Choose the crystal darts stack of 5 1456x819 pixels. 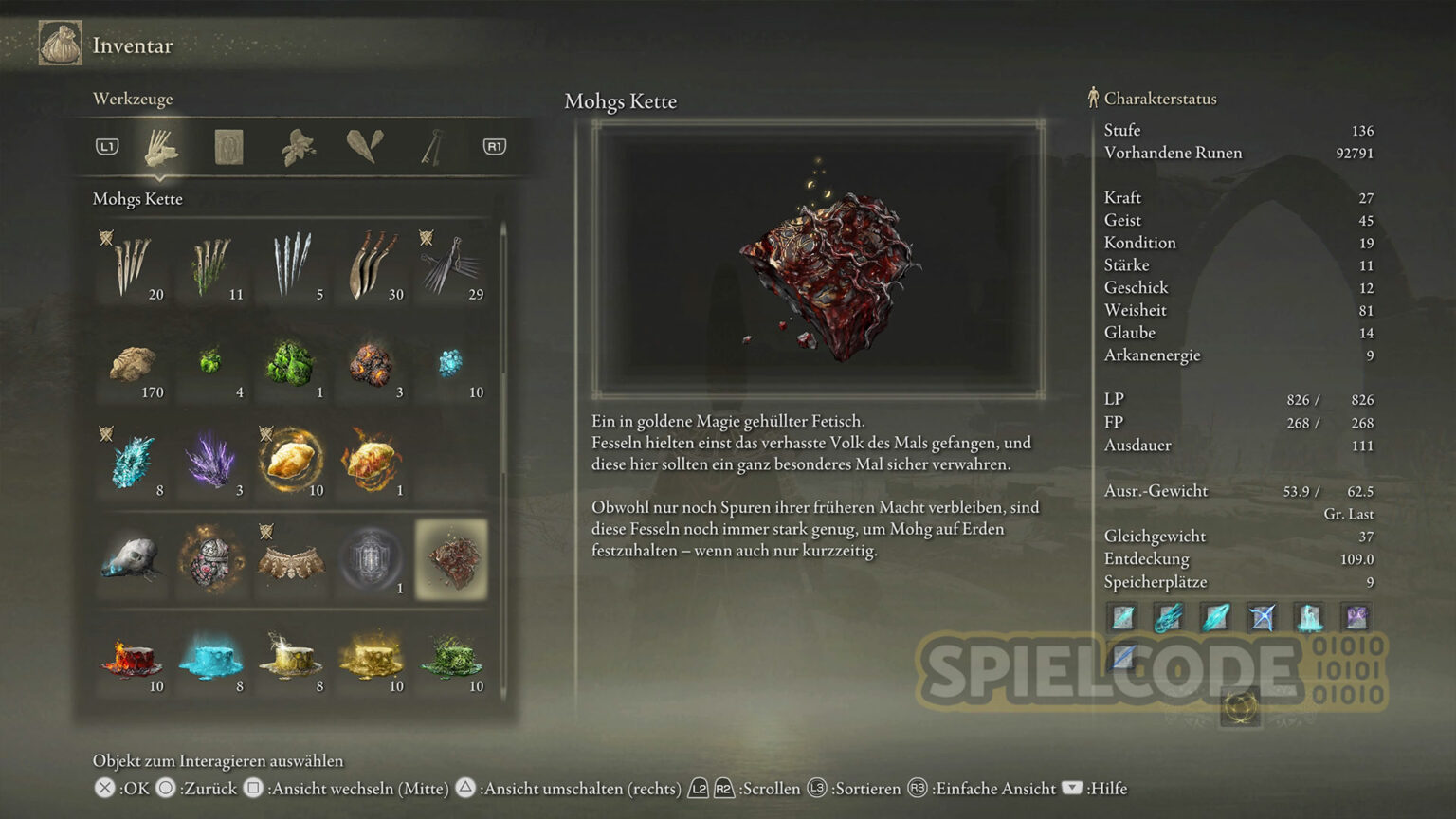coord(291,266)
